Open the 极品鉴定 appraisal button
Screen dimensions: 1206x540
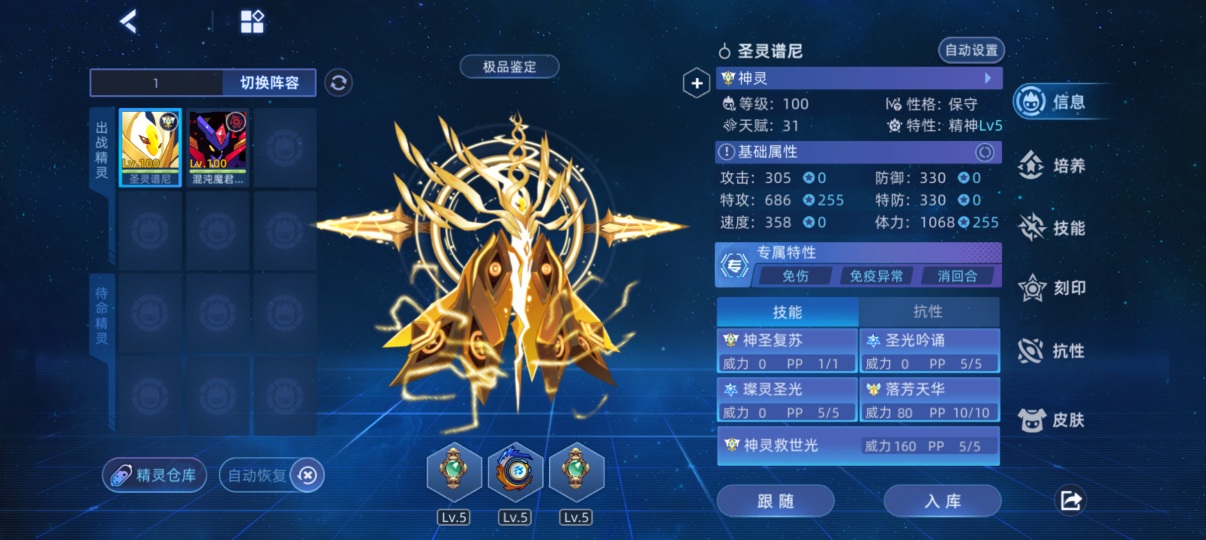pos(509,67)
